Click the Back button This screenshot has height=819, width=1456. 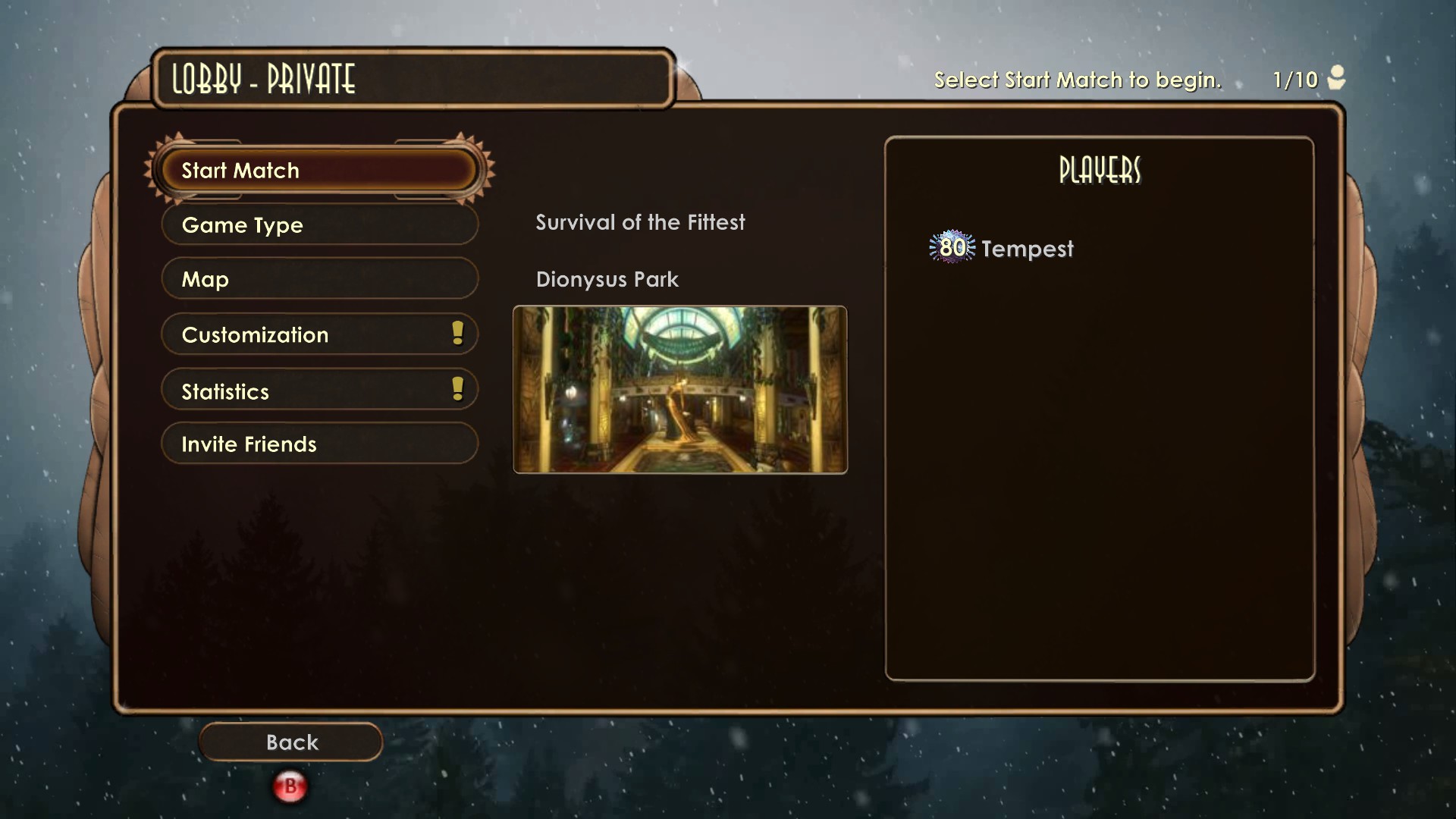[x=291, y=742]
